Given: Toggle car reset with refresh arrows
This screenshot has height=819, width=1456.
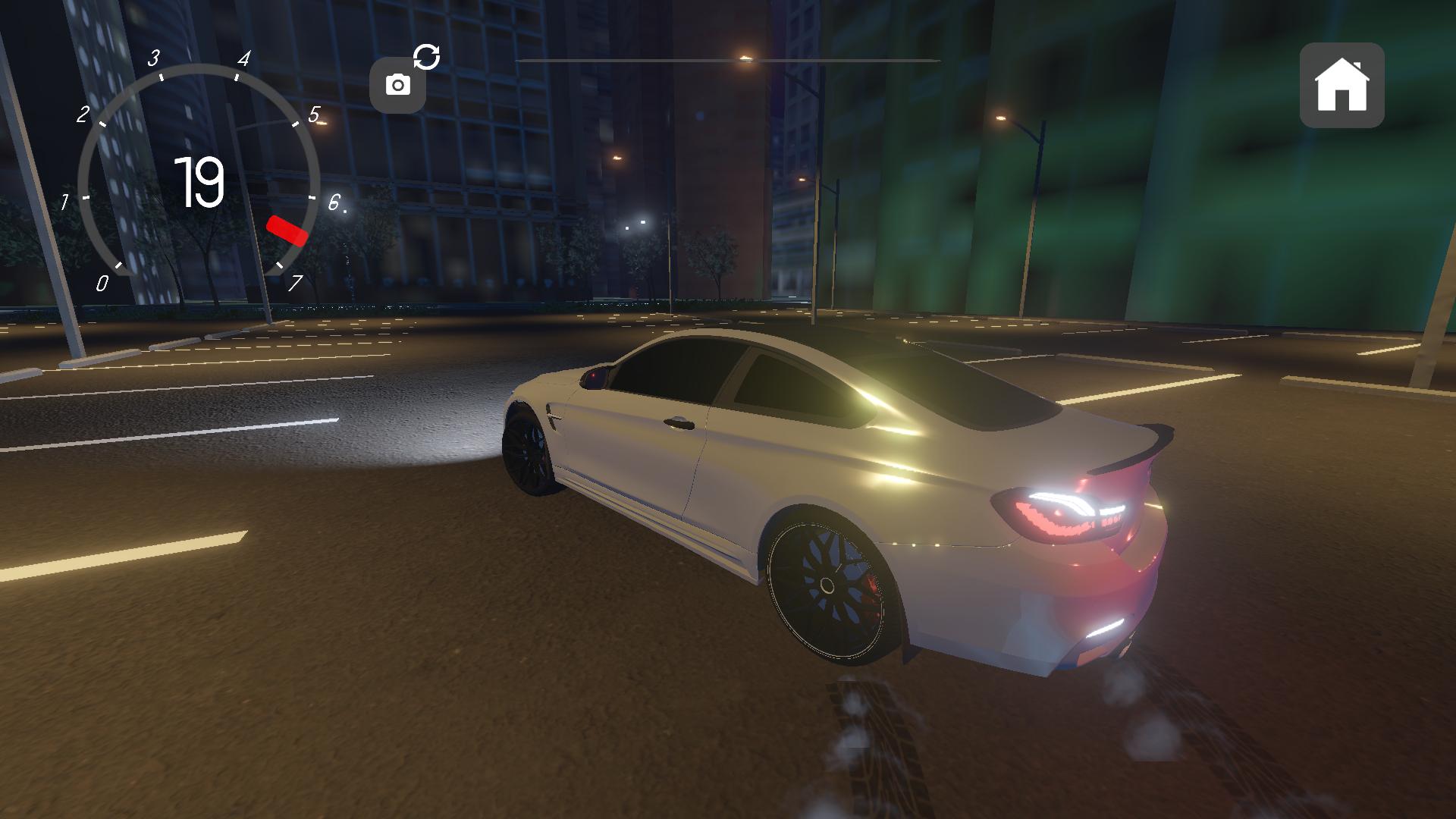Looking at the screenshot, I should tap(427, 57).
